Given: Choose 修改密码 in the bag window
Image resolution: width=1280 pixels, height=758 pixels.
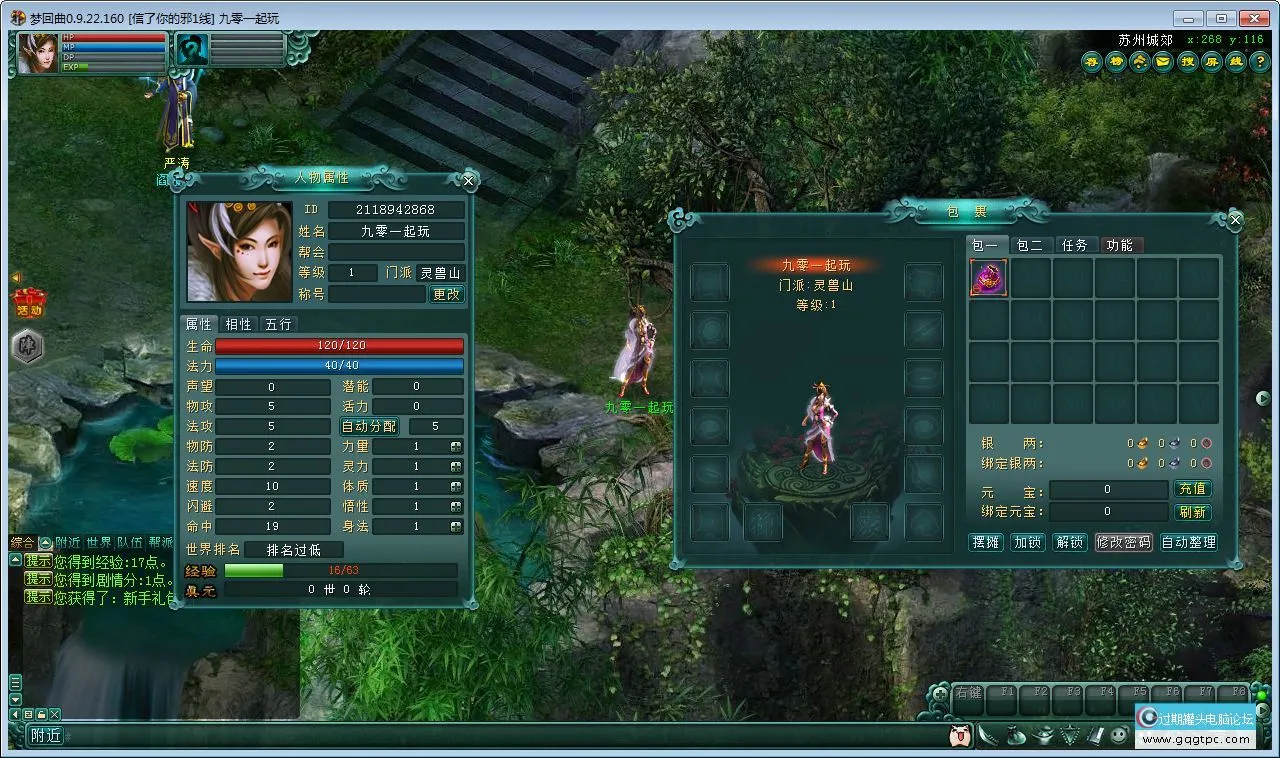Looking at the screenshot, I should coord(1123,542).
